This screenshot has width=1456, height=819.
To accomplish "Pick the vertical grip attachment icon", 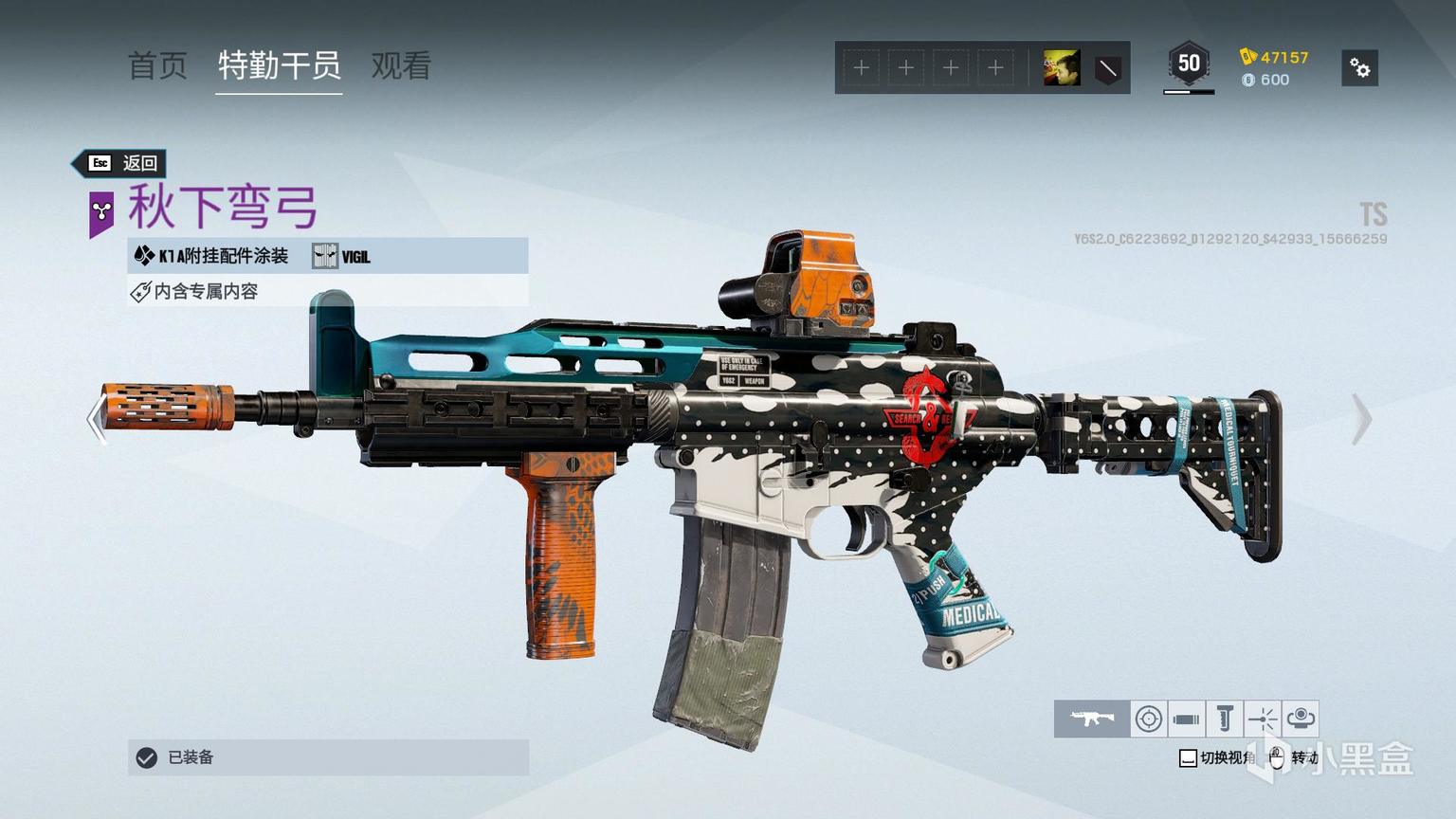I will click(x=1224, y=719).
